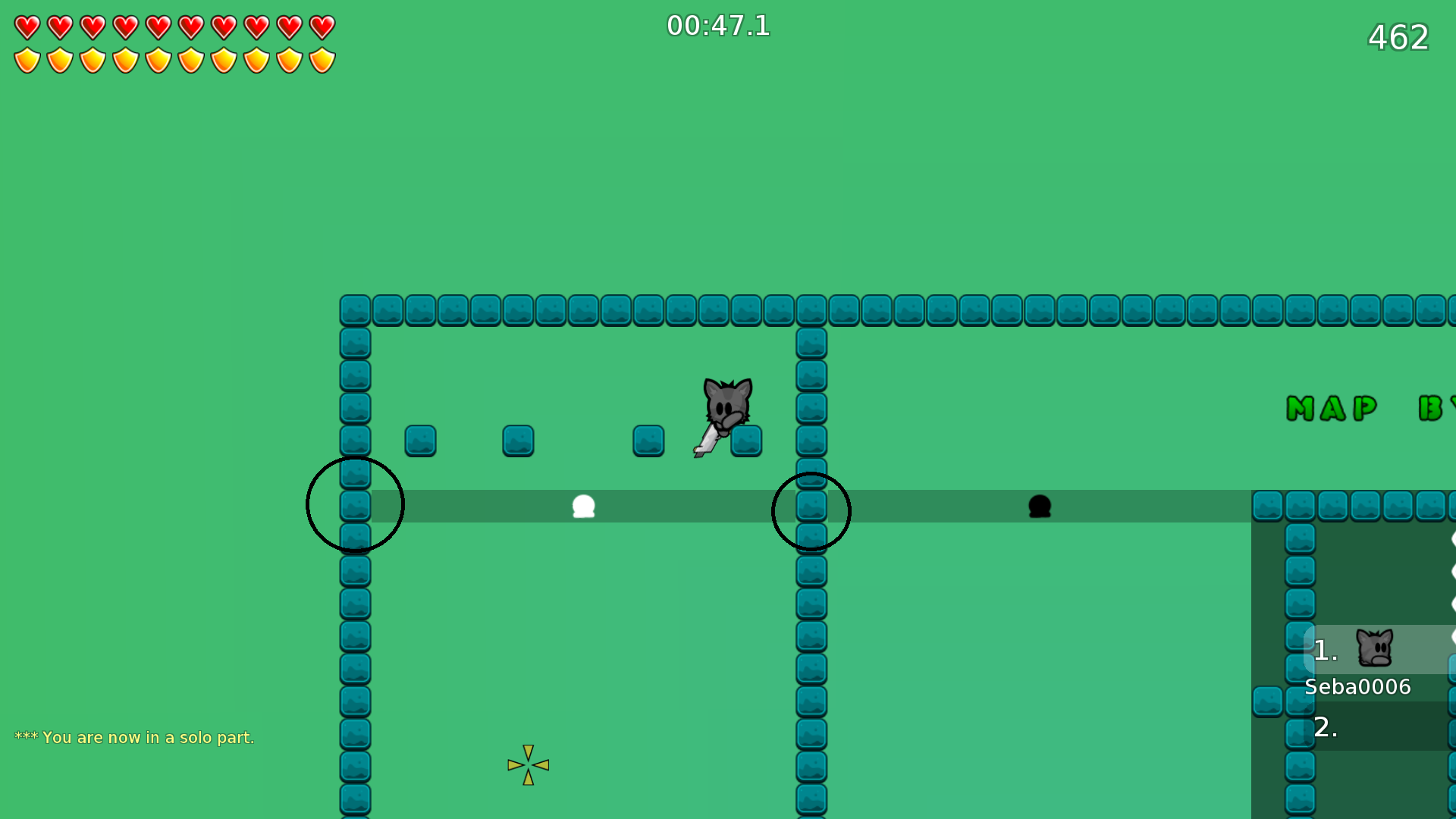Viewport: 1456px width, 819px height.
Task: Click the score counter showing 462
Action: (x=1398, y=37)
